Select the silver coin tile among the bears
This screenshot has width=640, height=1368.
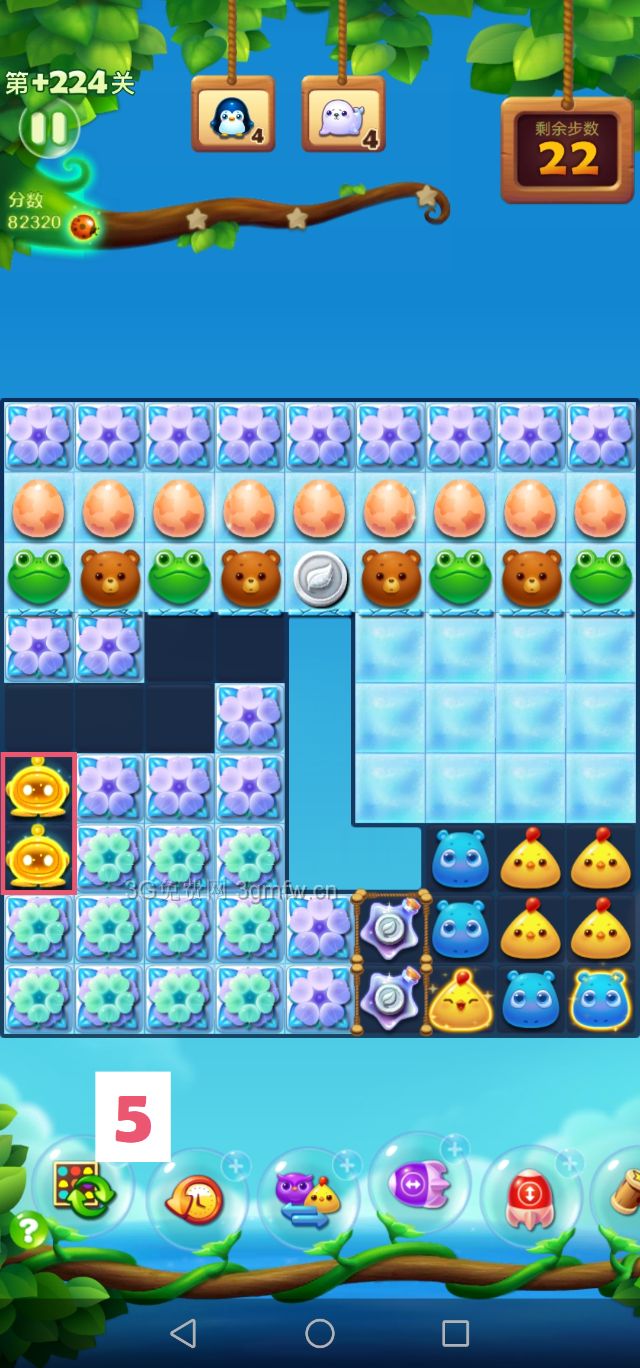(320, 578)
